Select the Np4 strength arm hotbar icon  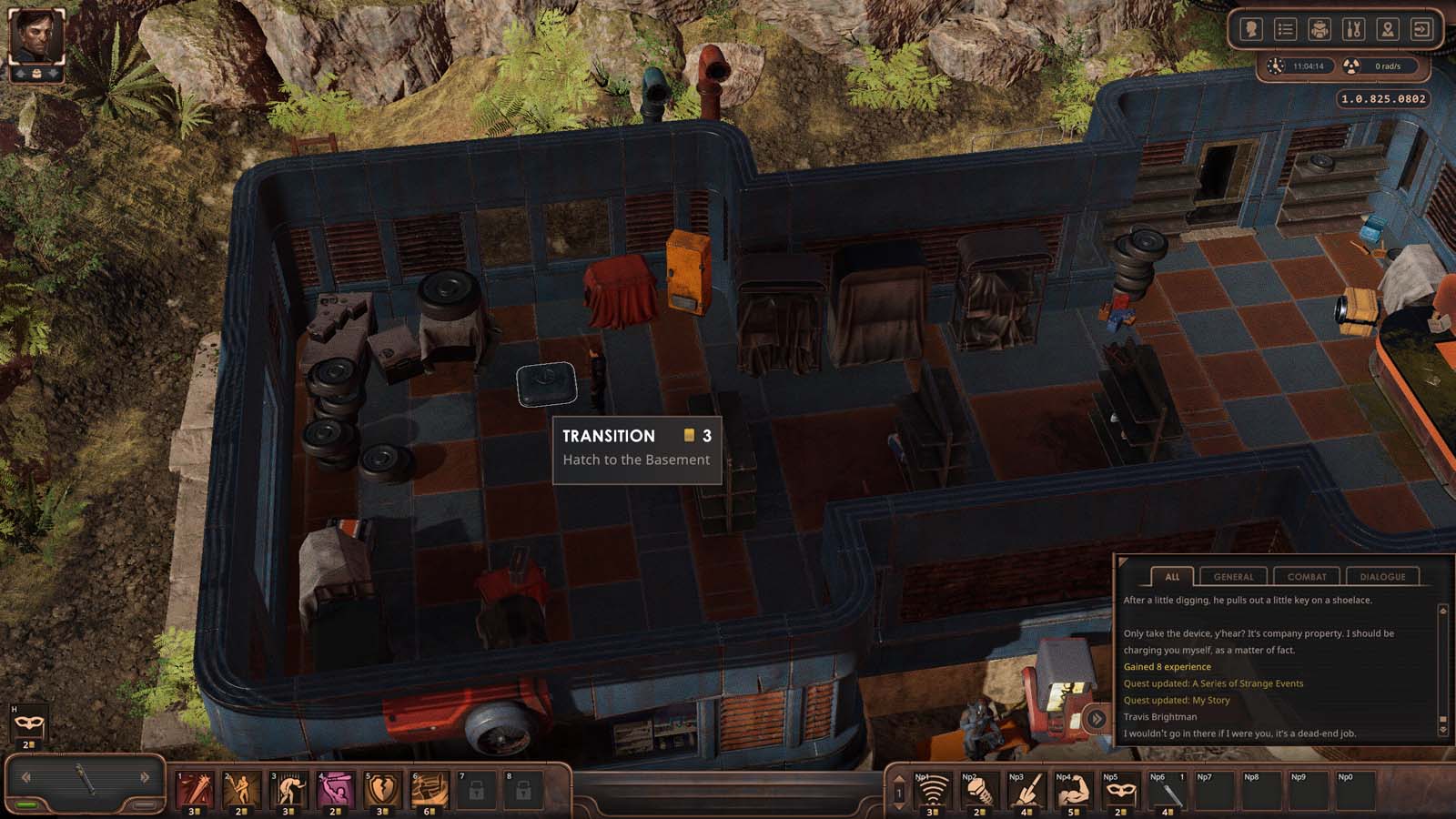[x=1075, y=790]
